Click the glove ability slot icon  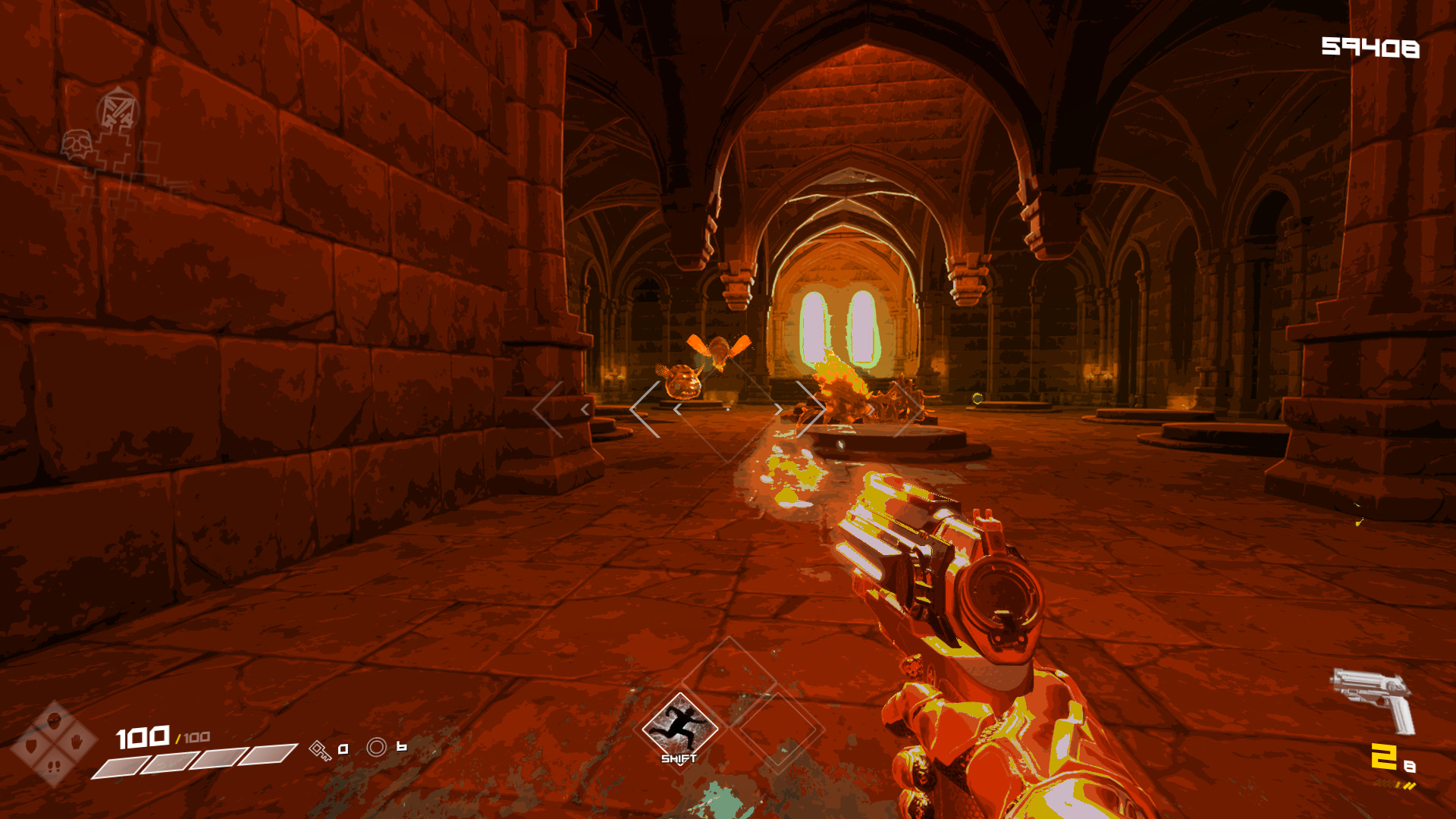click(x=76, y=742)
